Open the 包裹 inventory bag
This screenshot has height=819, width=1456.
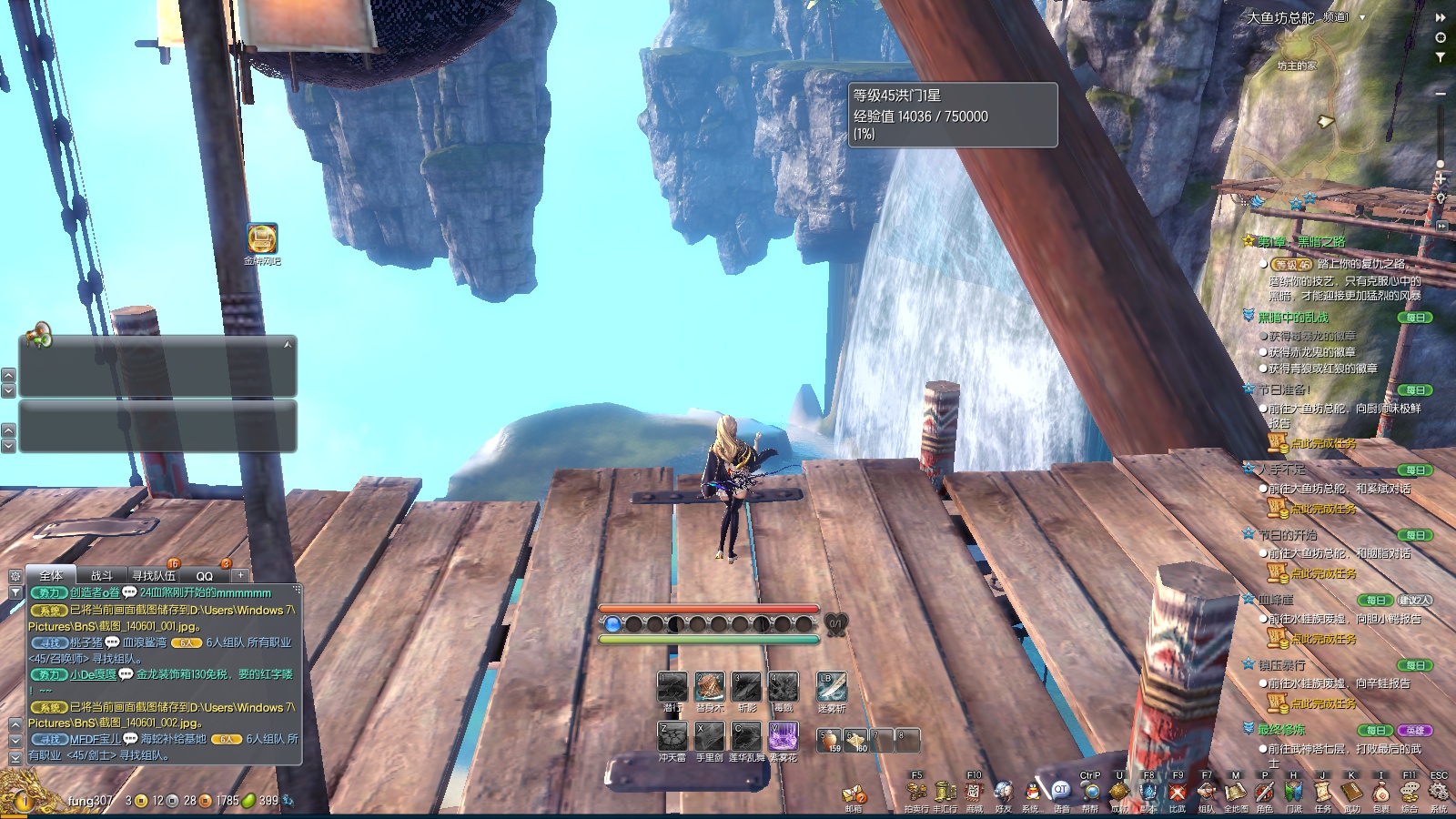(x=1380, y=793)
